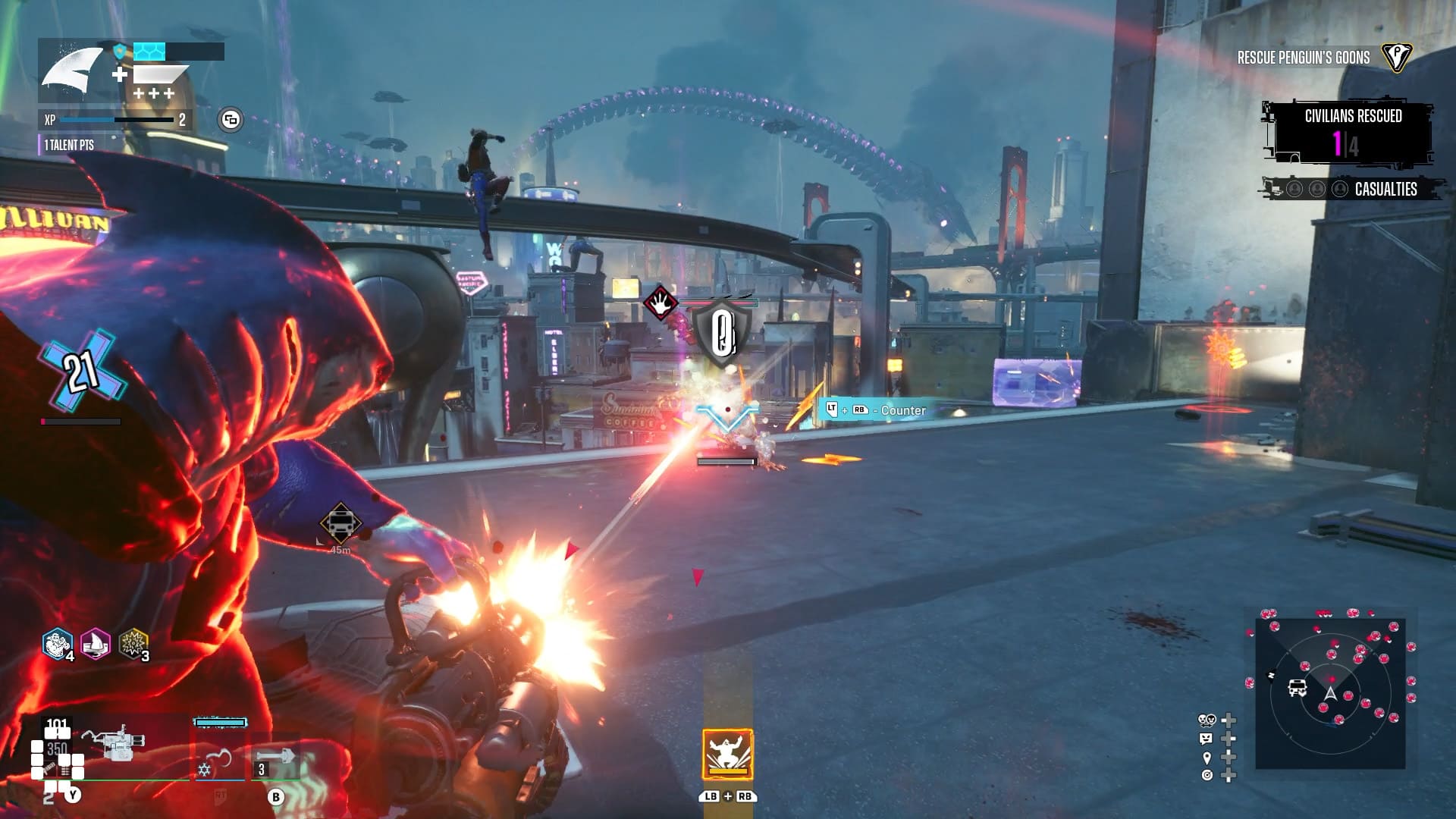Open the 1 Talent Pts notification
The width and height of the screenshot is (1456, 819).
tap(68, 145)
